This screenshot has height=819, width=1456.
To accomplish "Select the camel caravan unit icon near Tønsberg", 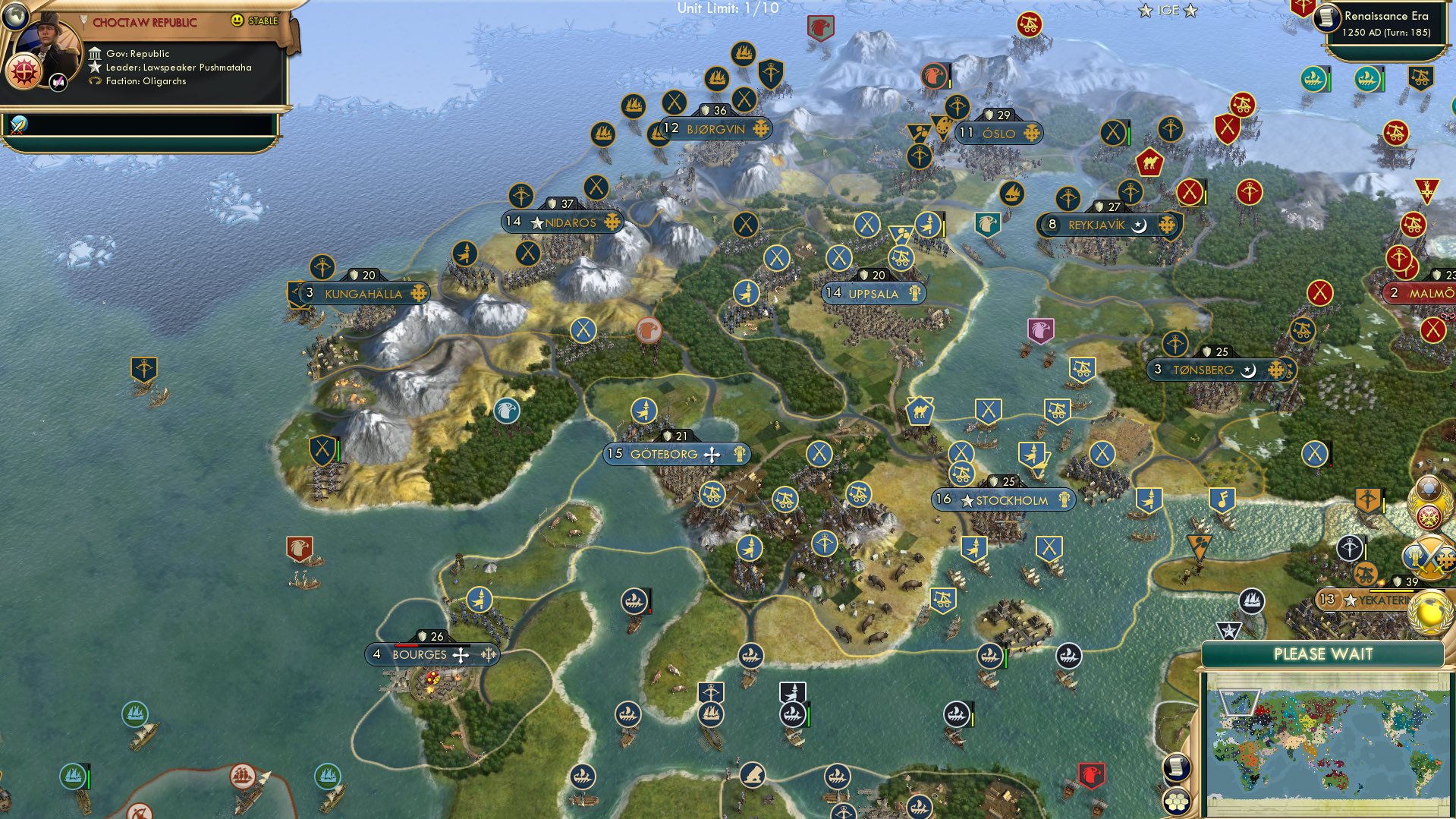I will (x=919, y=409).
